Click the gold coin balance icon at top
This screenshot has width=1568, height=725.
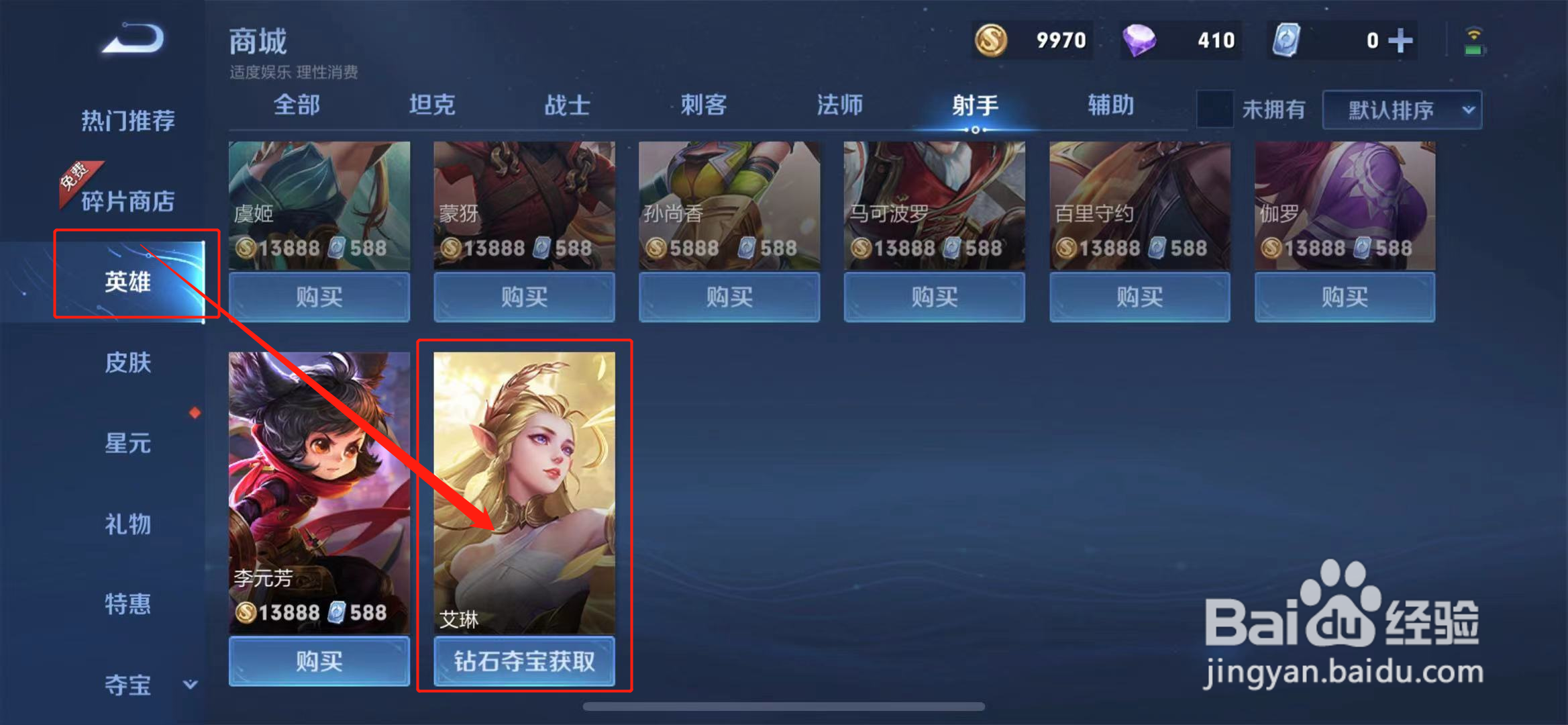993,40
